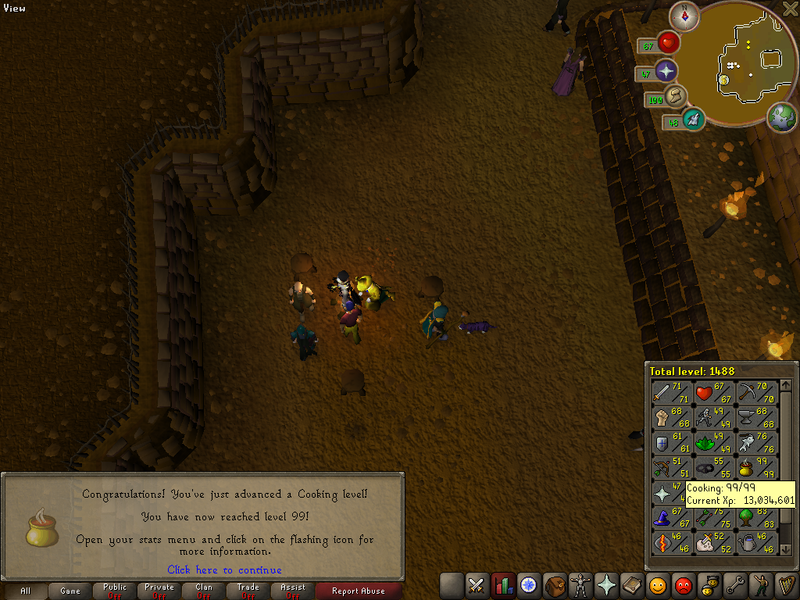Toggle run using the boot energy orb

[675, 95]
